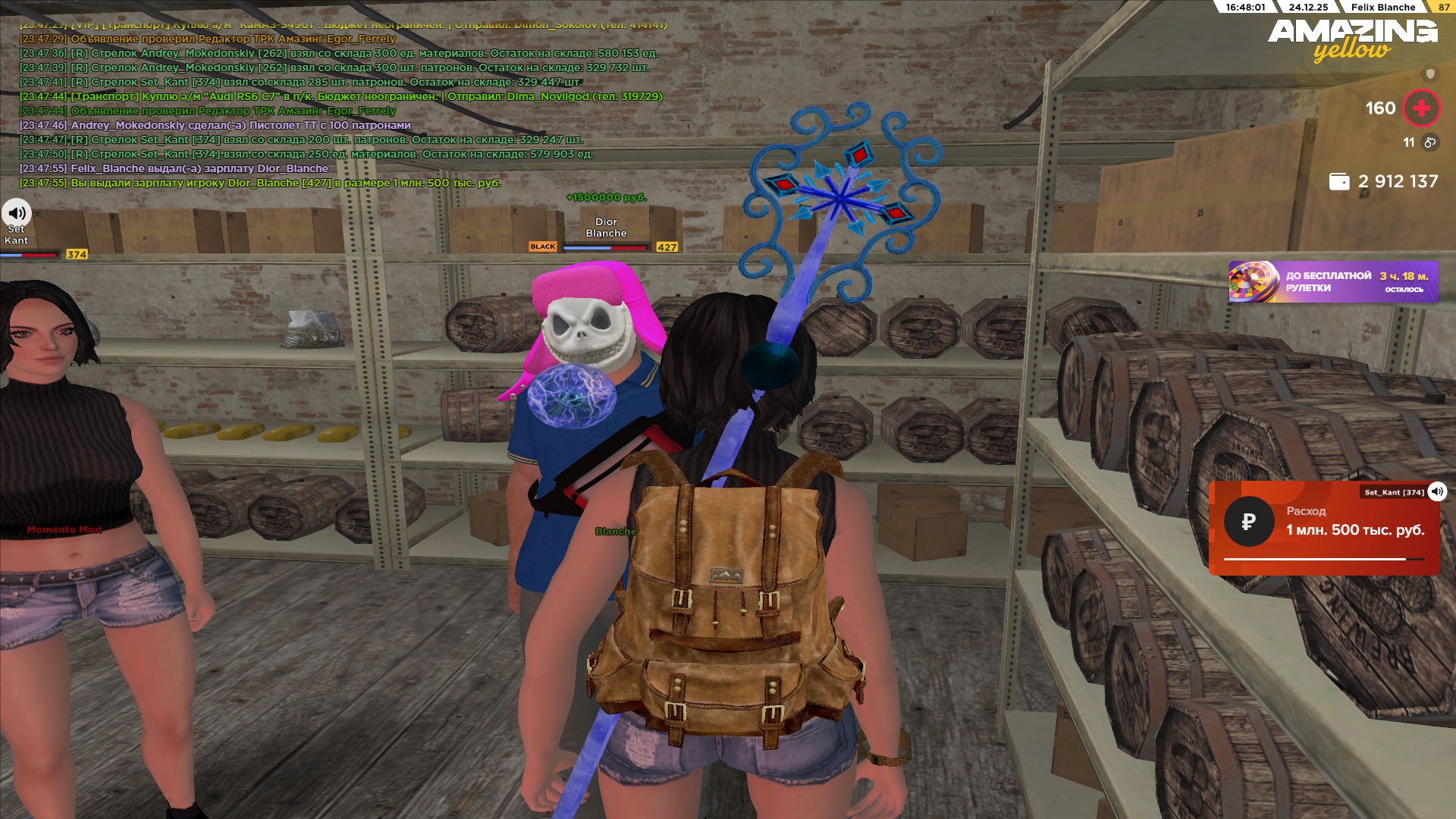This screenshot has width=1456, height=819.
Task: Click the grey armor shield icon
Action: point(1430,74)
